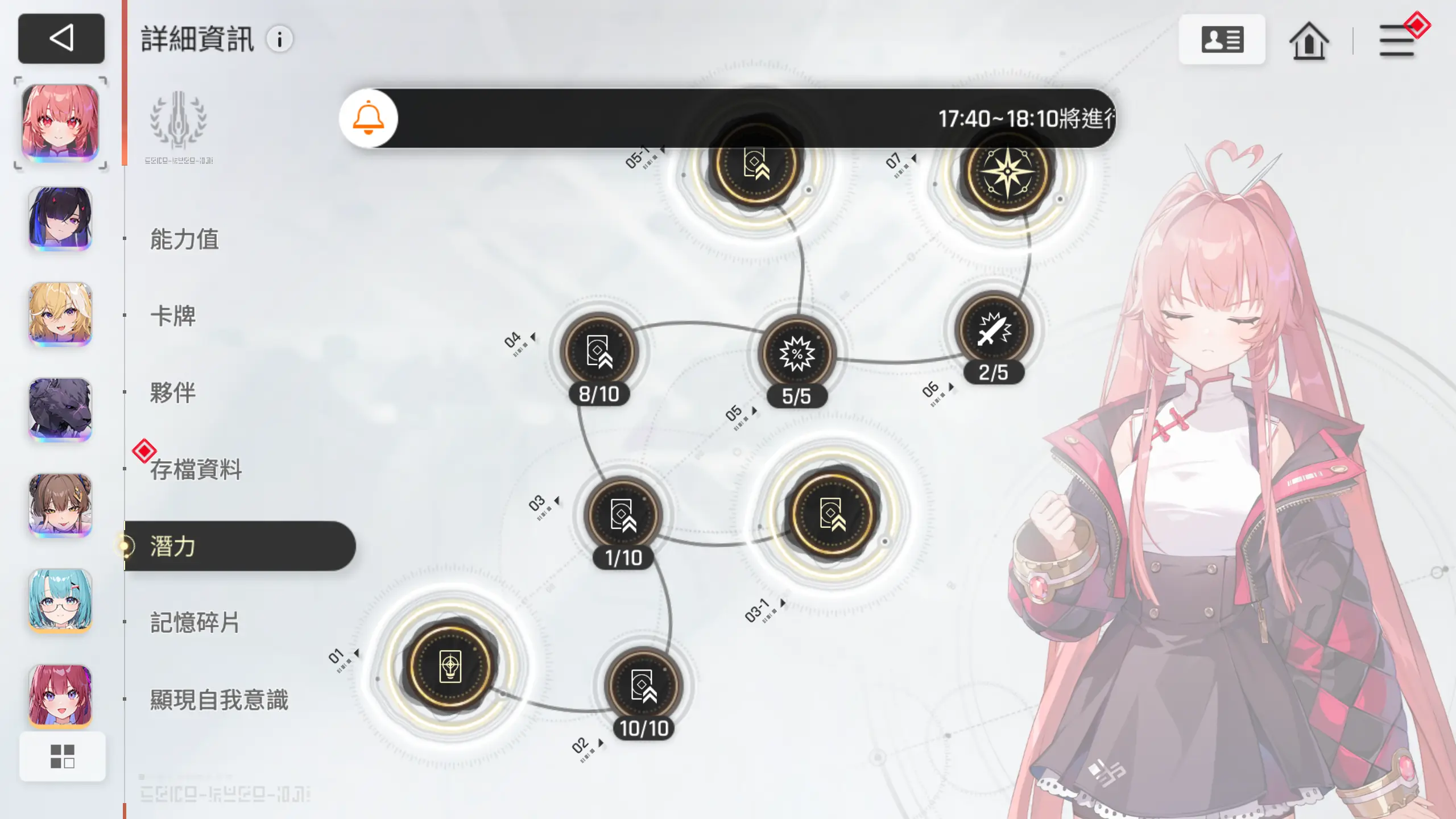
Task: Go back with the arrow button
Action: pyautogui.click(x=61, y=39)
